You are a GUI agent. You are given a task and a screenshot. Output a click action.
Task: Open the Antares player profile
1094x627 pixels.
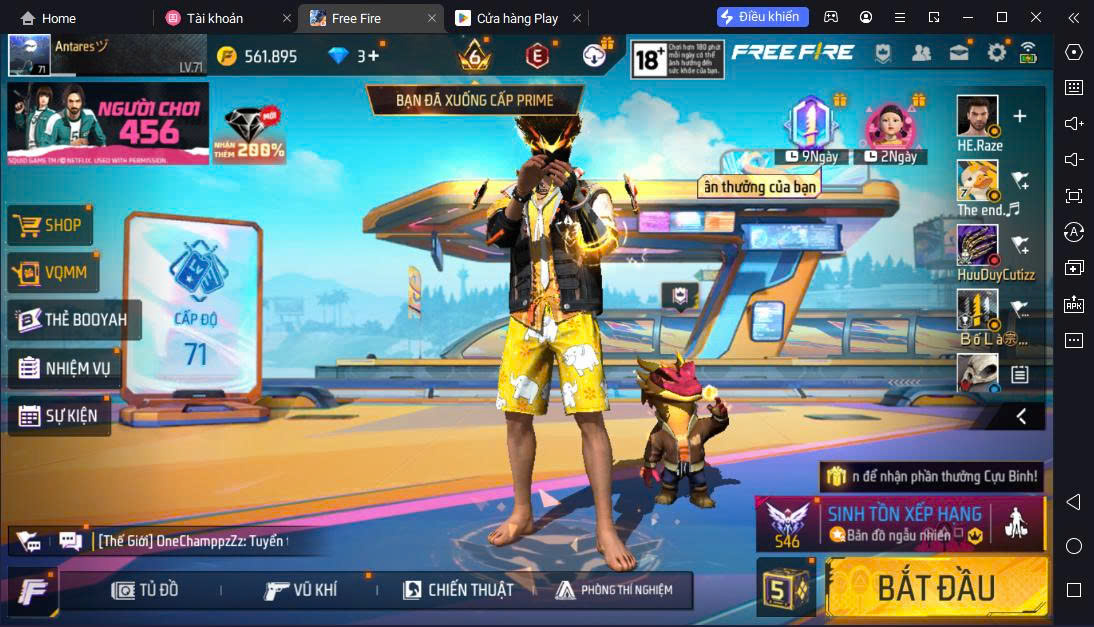pyautogui.click(x=30, y=56)
